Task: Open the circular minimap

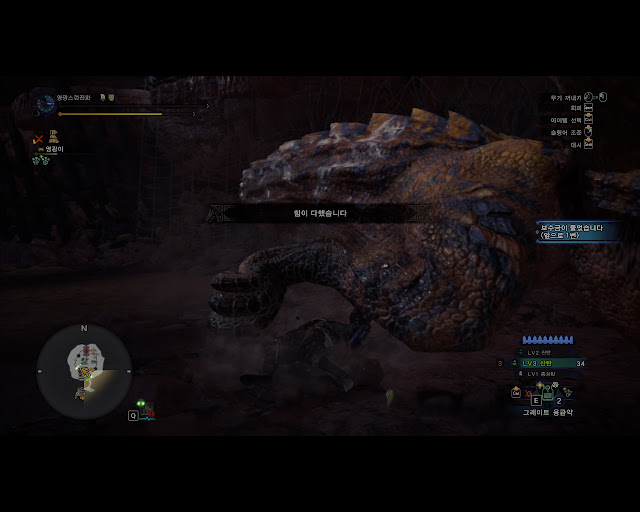Action: point(84,370)
